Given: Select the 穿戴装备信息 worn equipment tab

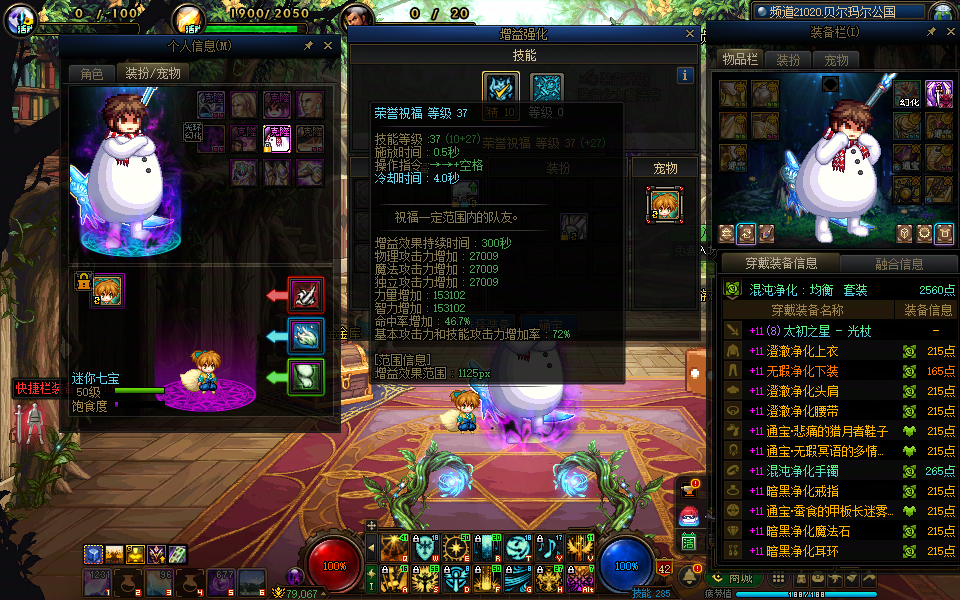Looking at the screenshot, I should point(782,264).
